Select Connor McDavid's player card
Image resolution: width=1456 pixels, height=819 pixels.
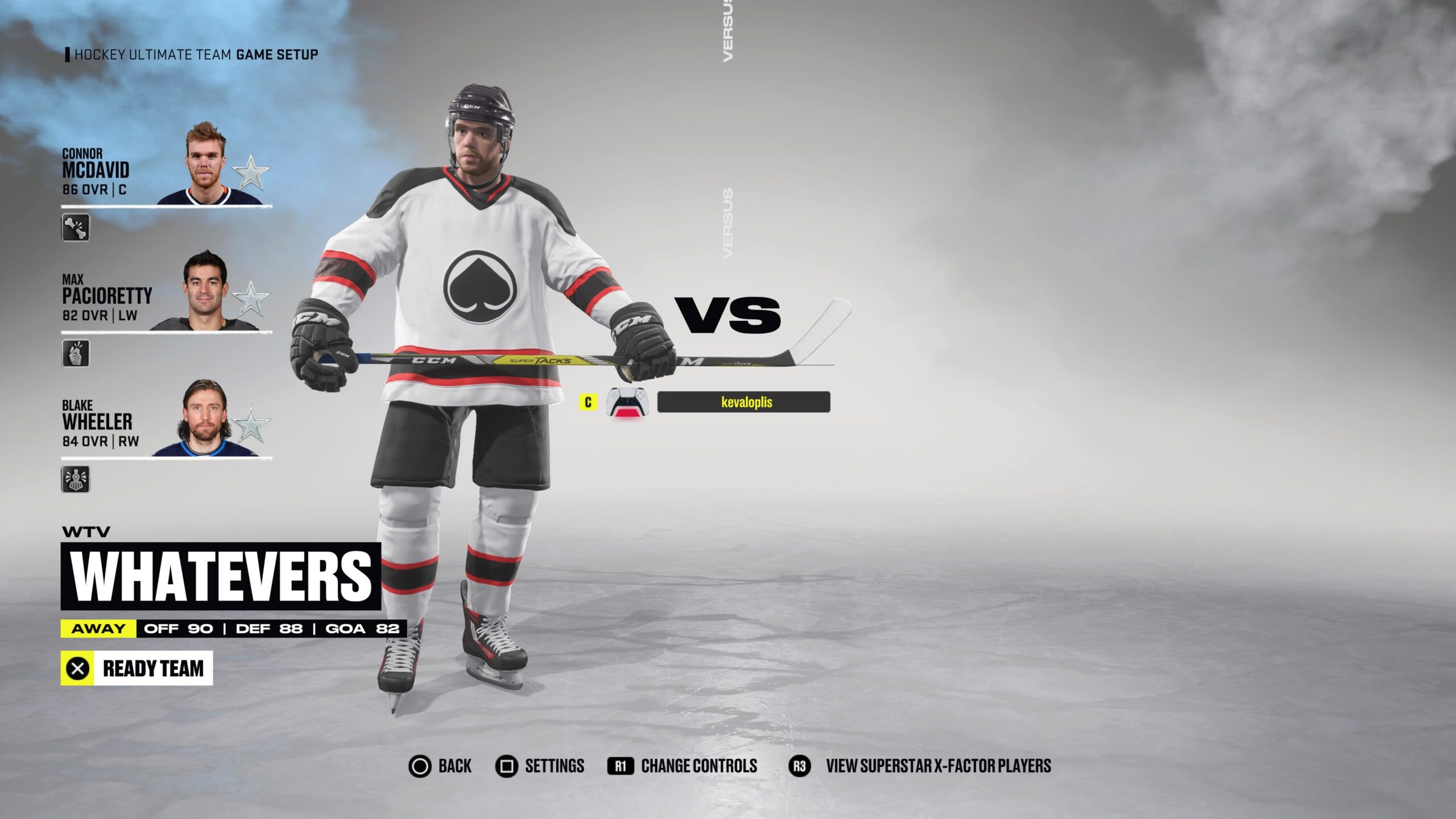coord(166,166)
